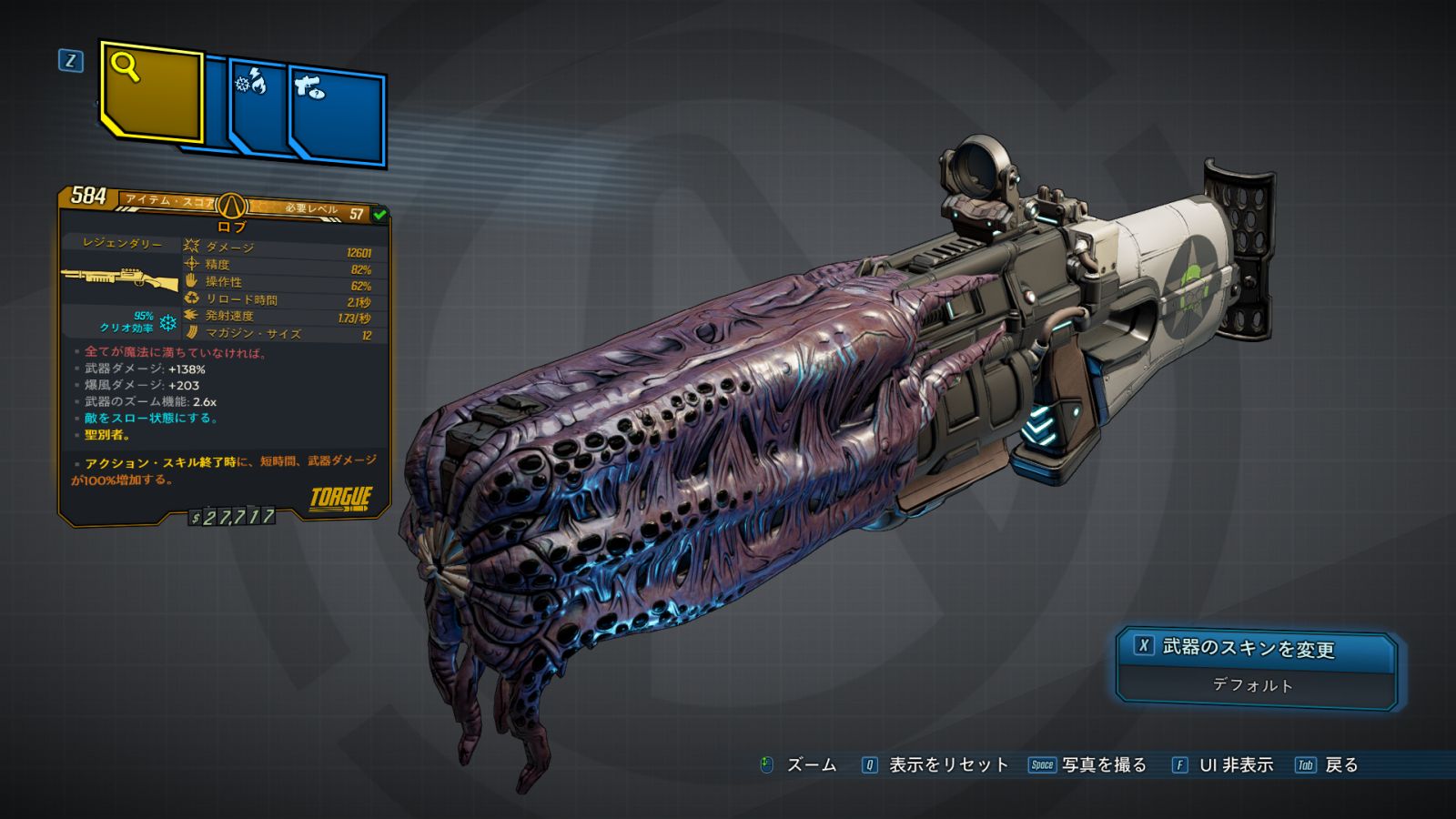This screenshot has width=1456, height=819.
Task: Switch to the elemental effects icon tab
Action: coord(259,109)
